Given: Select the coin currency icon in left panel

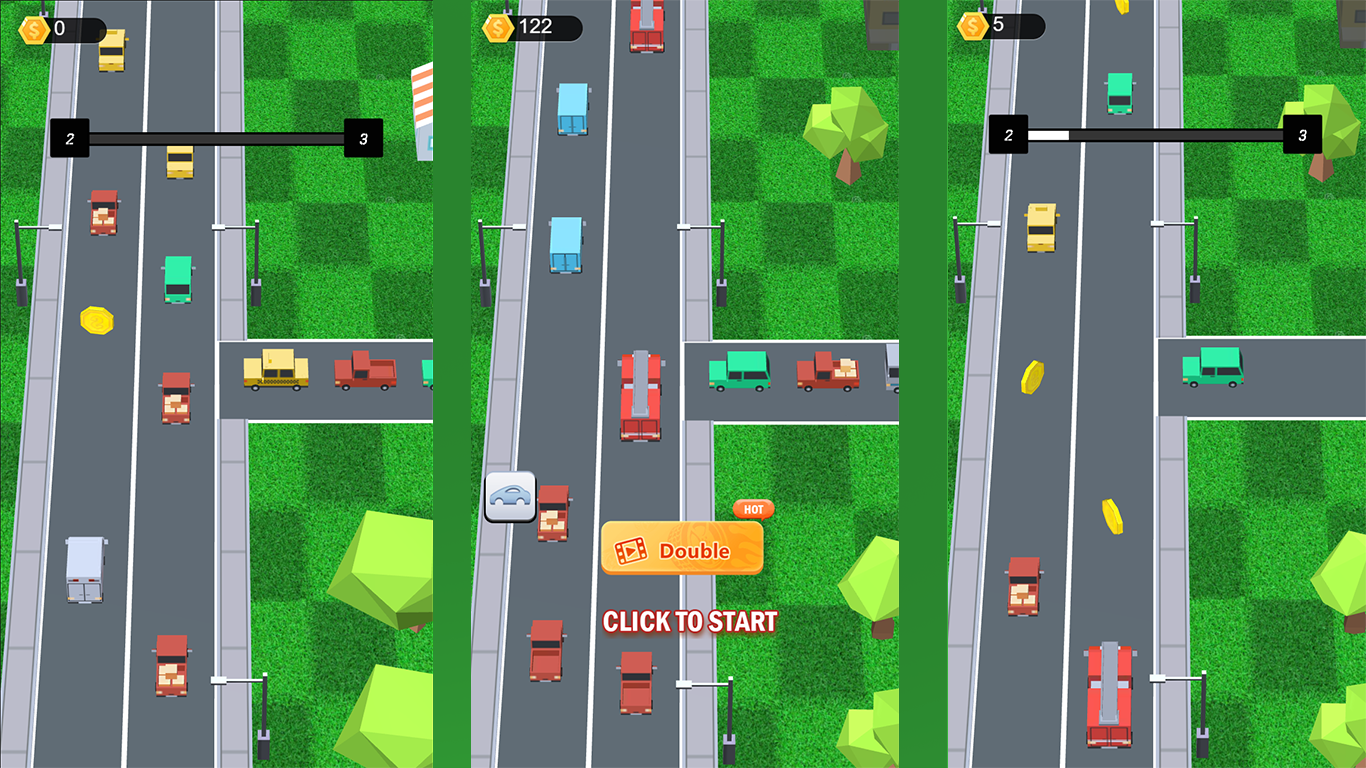Looking at the screenshot, I should coord(36,30).
